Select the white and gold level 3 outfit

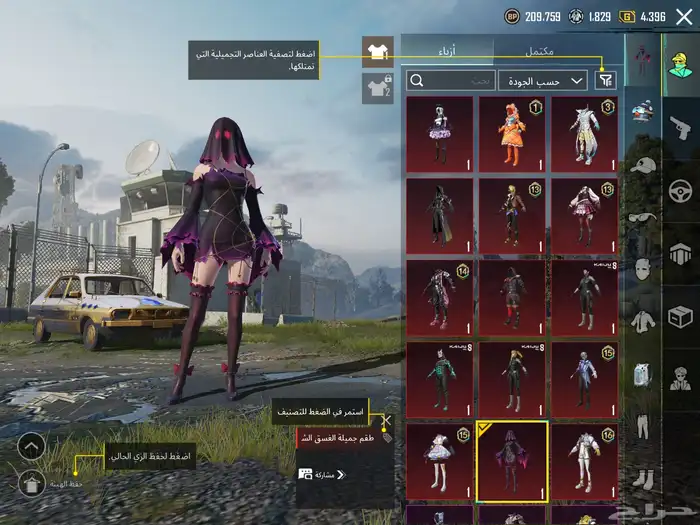584,133
